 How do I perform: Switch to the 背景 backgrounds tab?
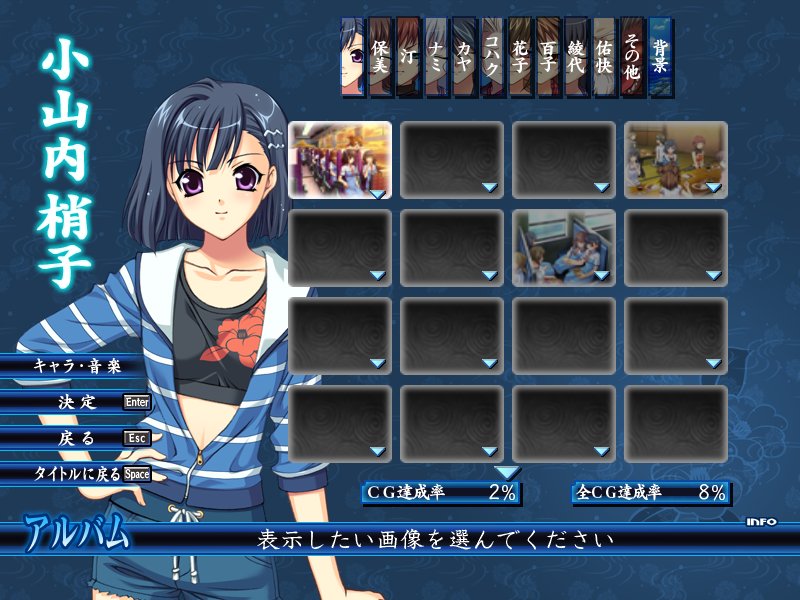(x=660, y=56)
